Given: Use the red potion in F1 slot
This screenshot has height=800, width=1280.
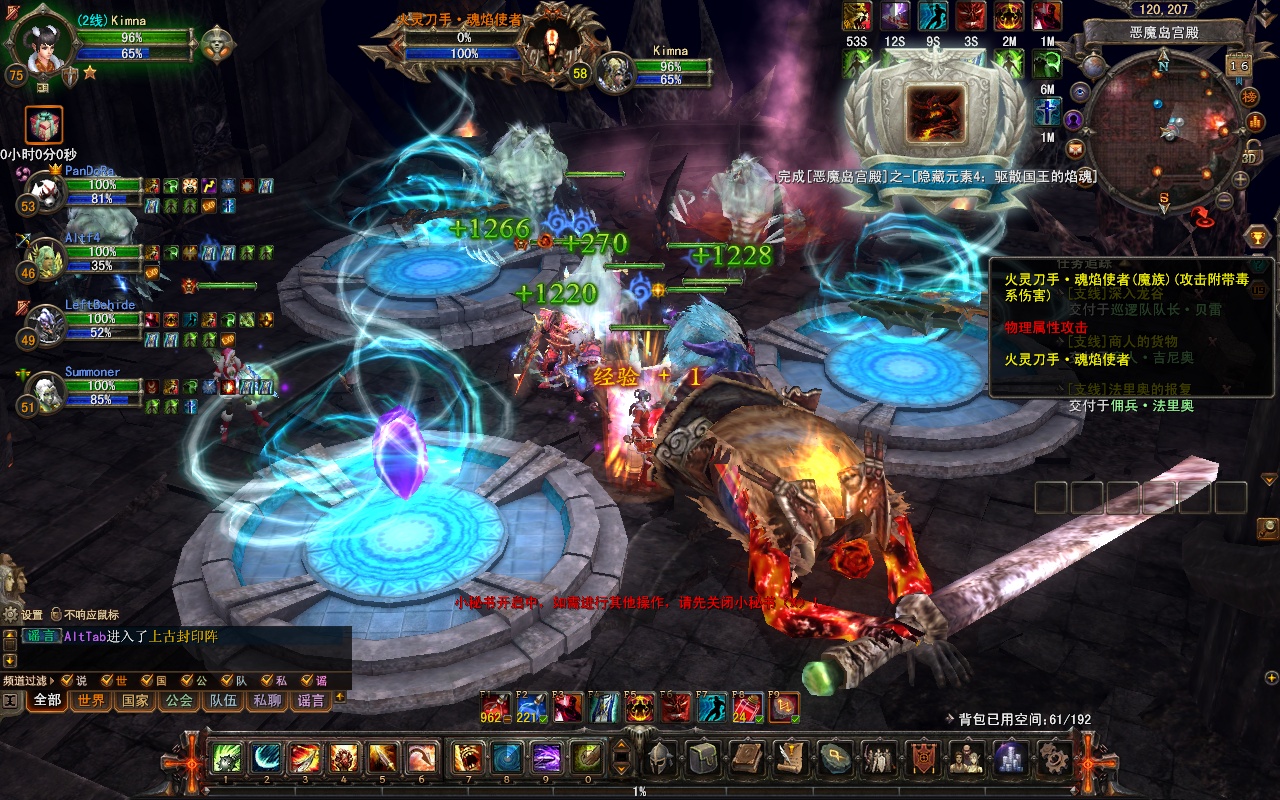Looking at the screenshot, I should click(495, 707).
